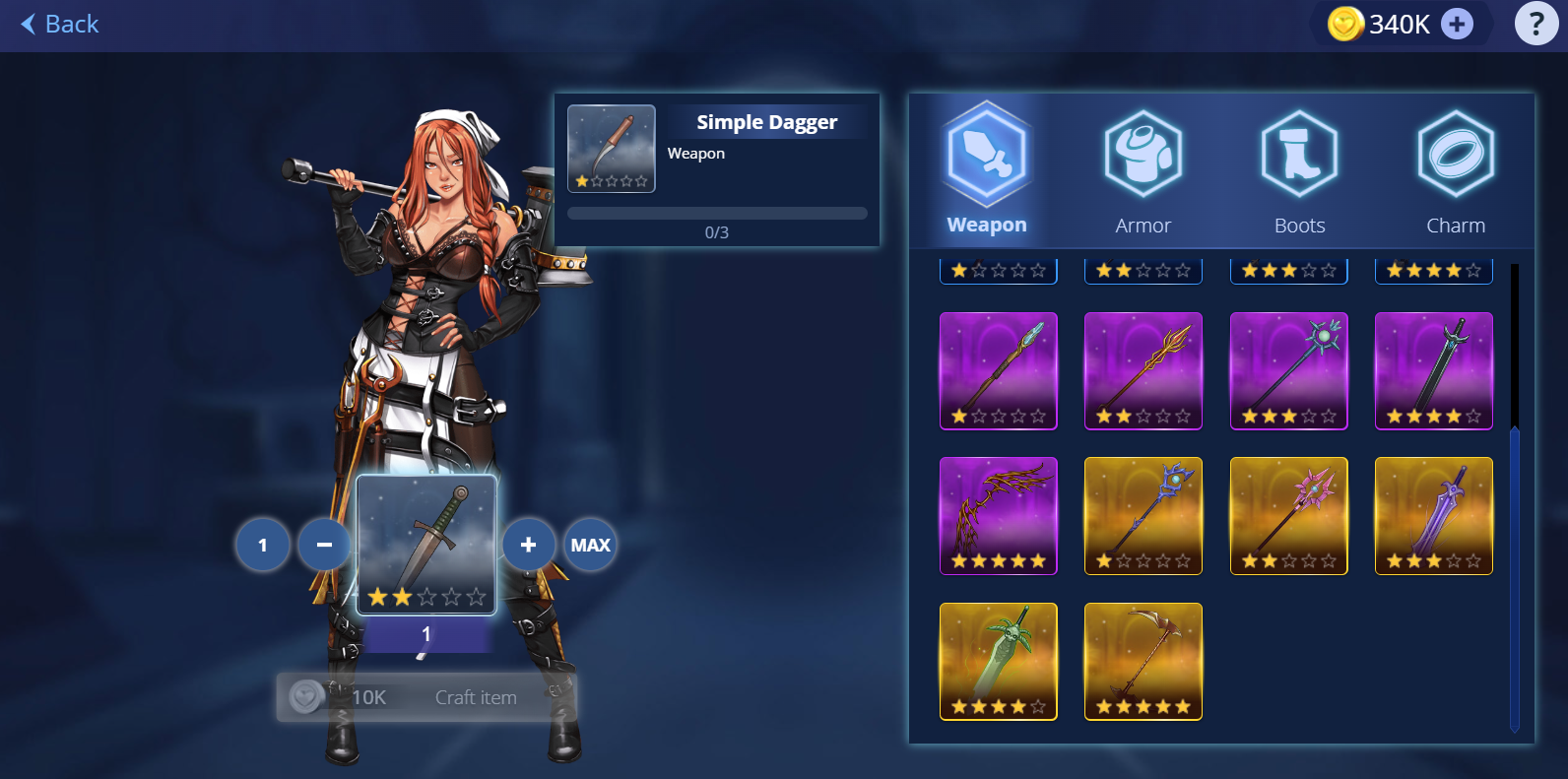Select the five-star golden pickaxe weapon
1568x779 pixels.
coord(1143,661)
